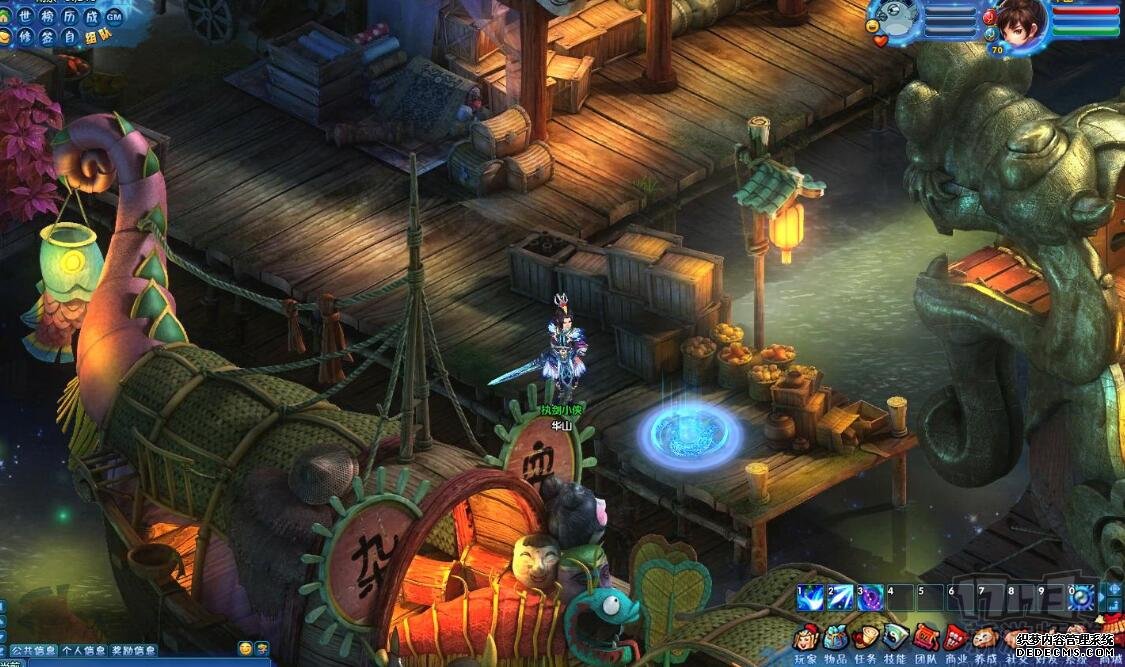Open the 物品 items bag

click(836, 637)
